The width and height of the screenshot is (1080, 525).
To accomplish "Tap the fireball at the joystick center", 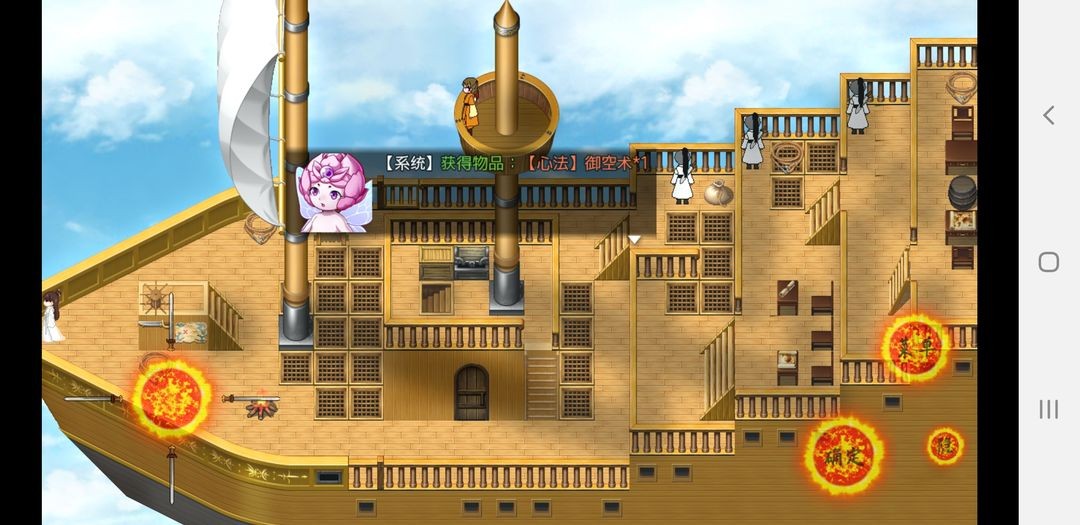I will (172, 398).
